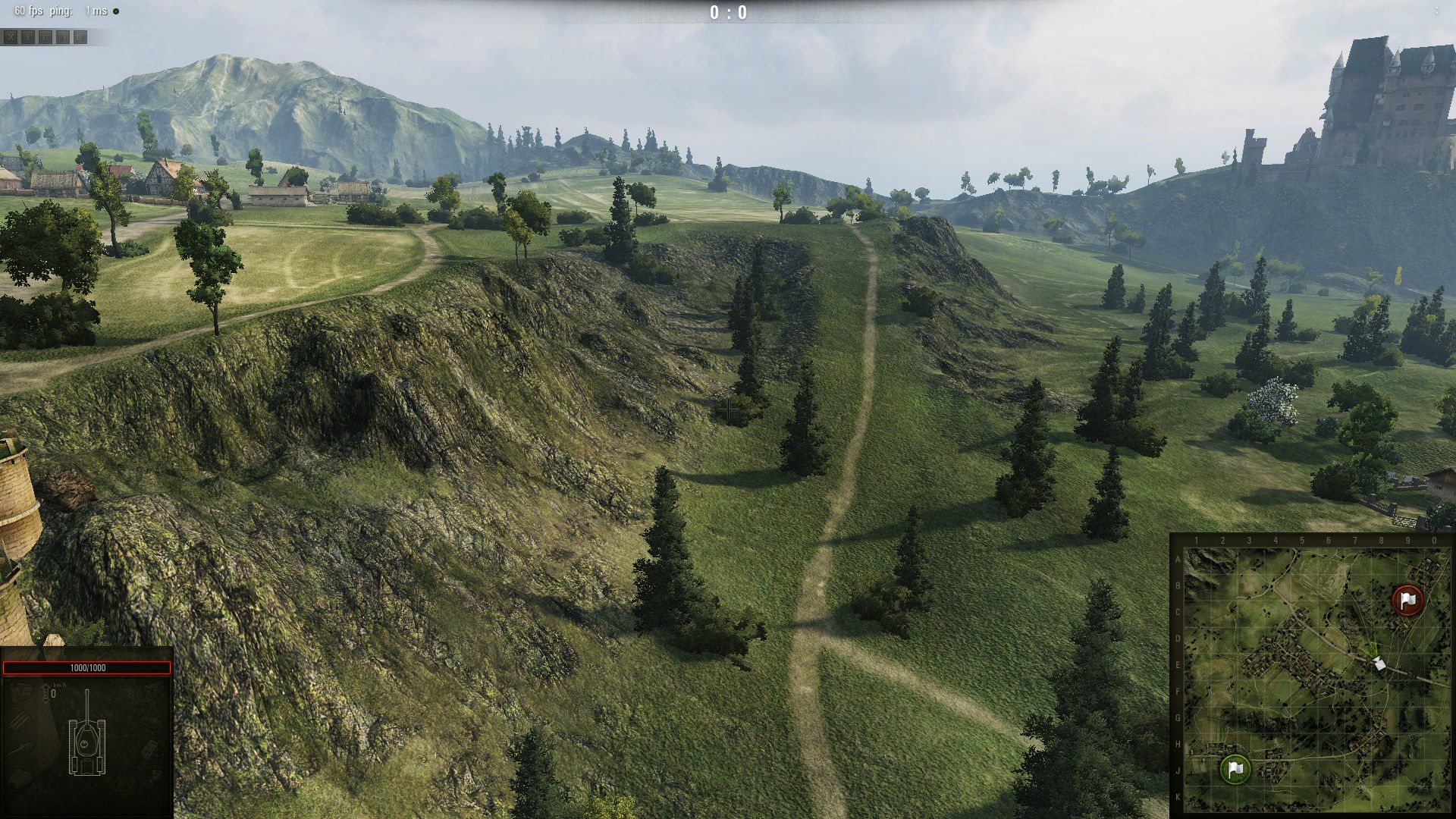Click the X button in the players panel switcher
This screenshot has height=819, width=1456.
click(x=11, y=37)
